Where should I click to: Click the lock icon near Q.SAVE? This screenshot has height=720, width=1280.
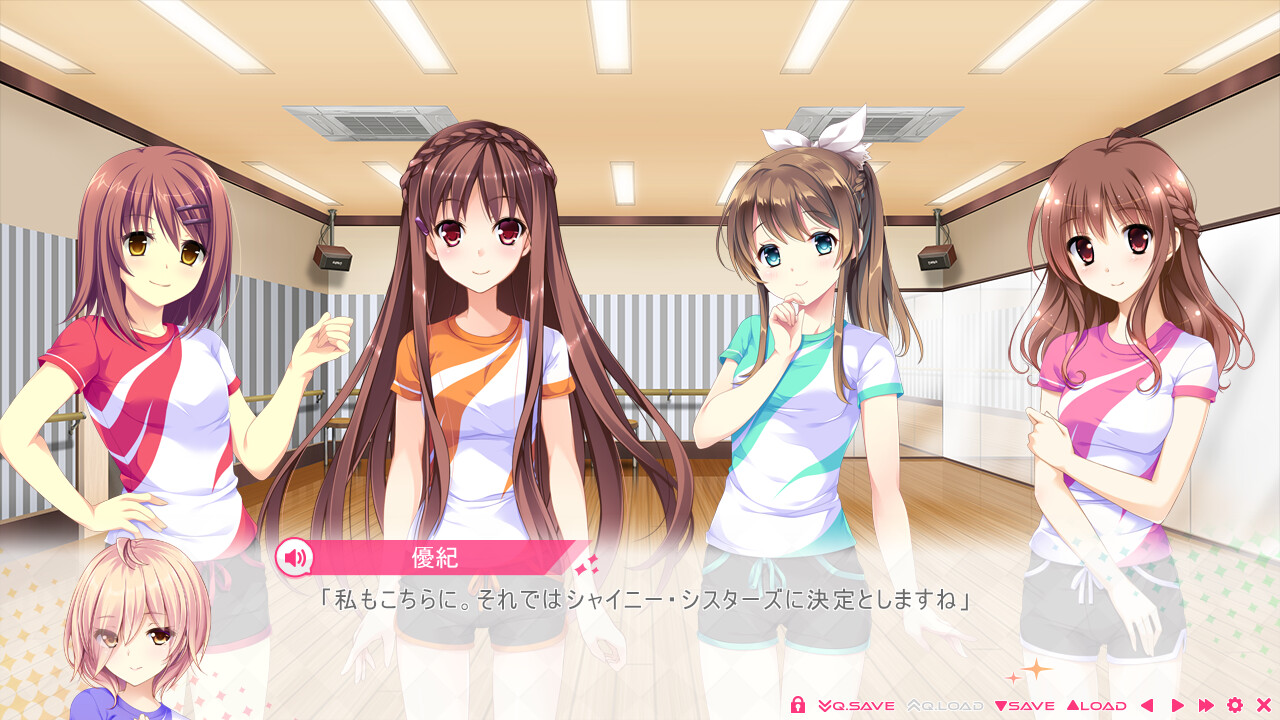pos(797,705)
